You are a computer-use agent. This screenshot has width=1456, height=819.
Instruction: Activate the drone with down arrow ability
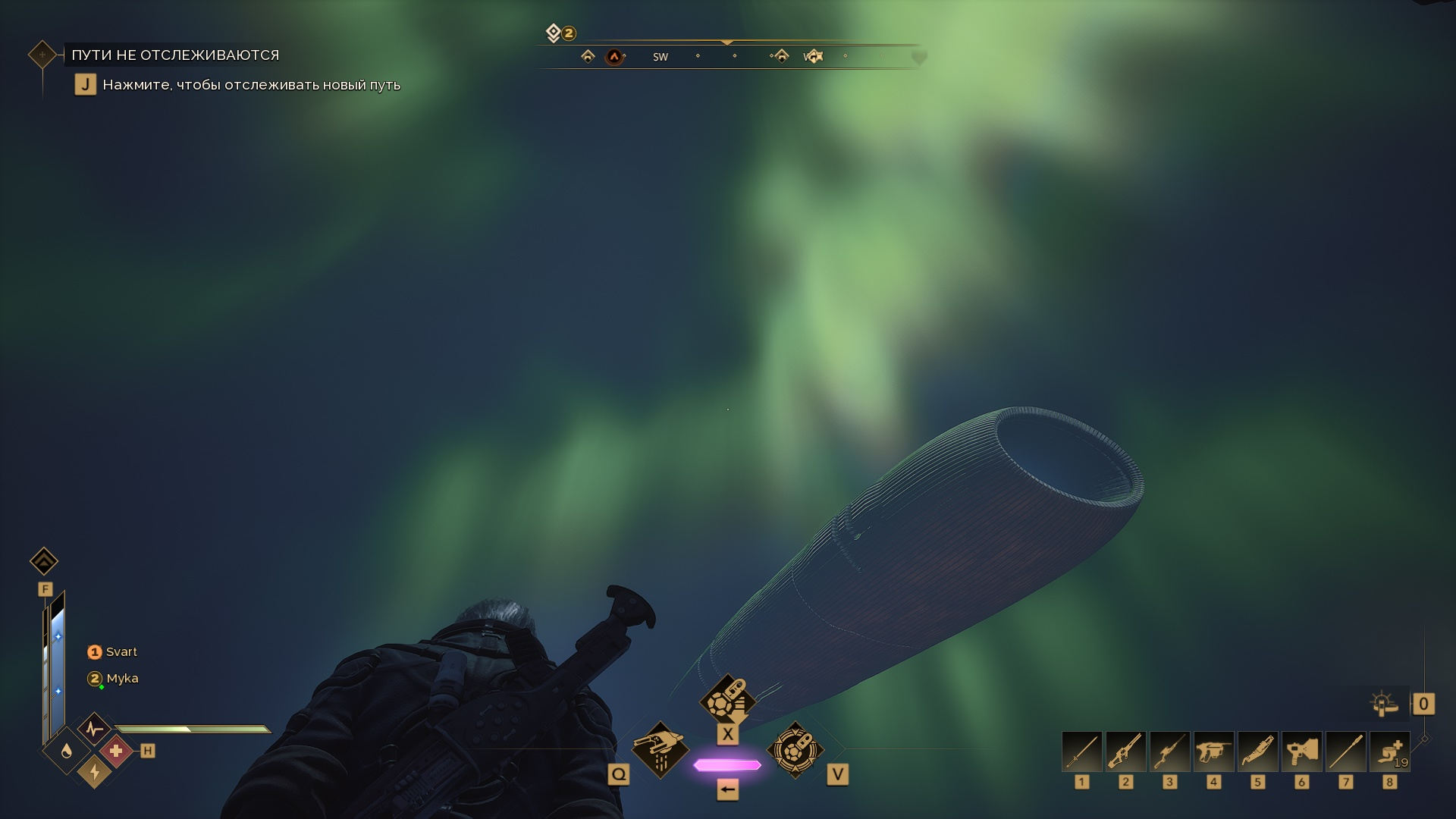click(x=727, y=699)
